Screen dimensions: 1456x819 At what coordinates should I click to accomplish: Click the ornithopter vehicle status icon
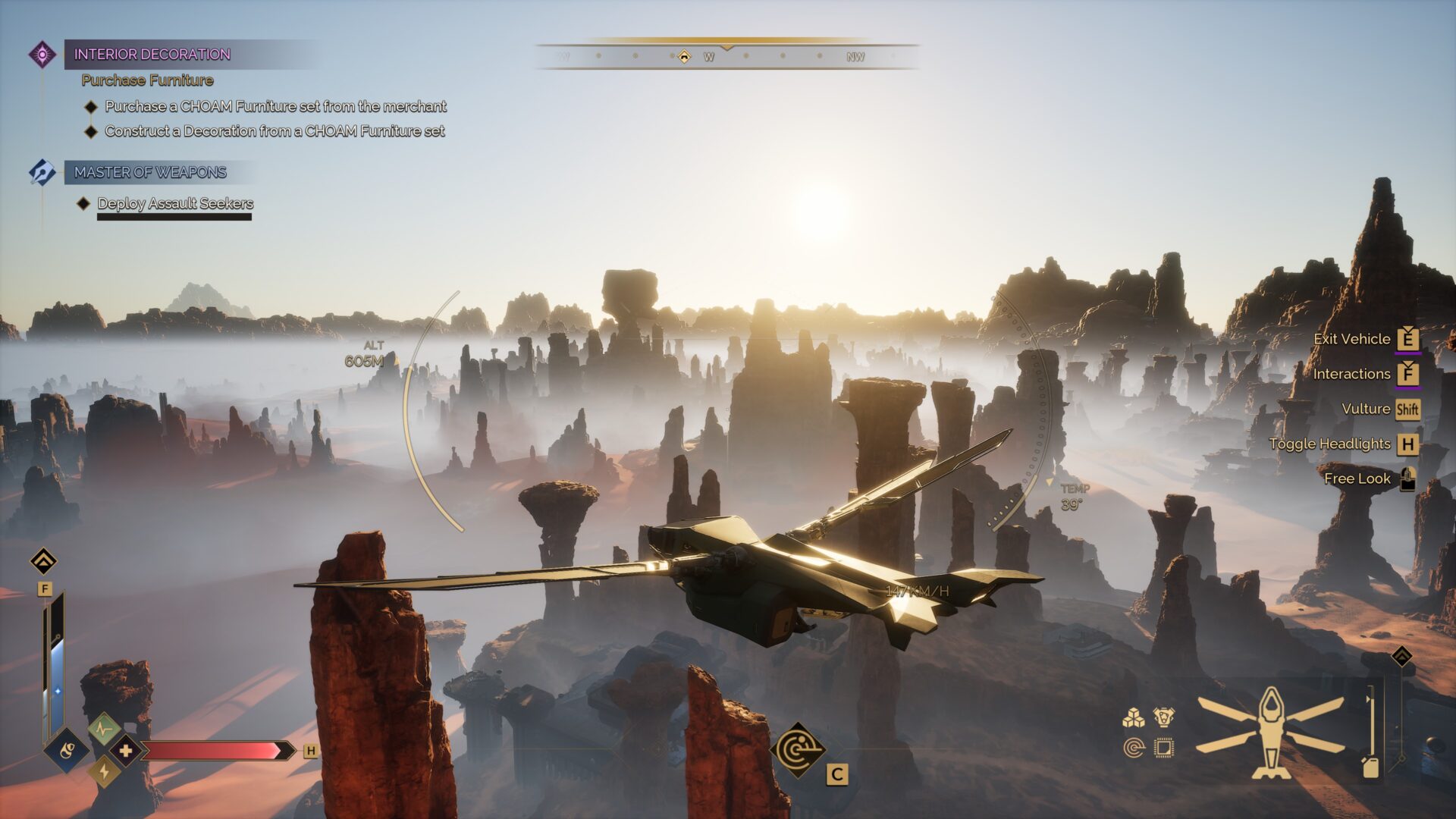[x=1270, y=733]
